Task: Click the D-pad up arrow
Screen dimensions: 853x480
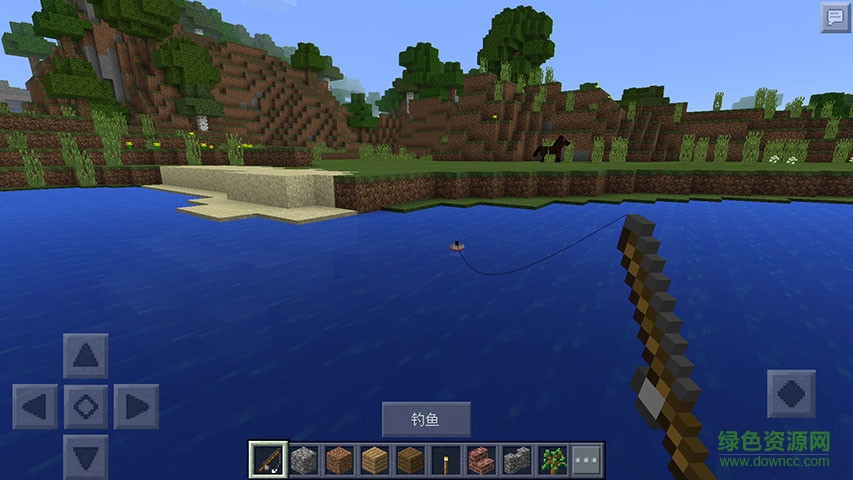Action: click(86, 356)
